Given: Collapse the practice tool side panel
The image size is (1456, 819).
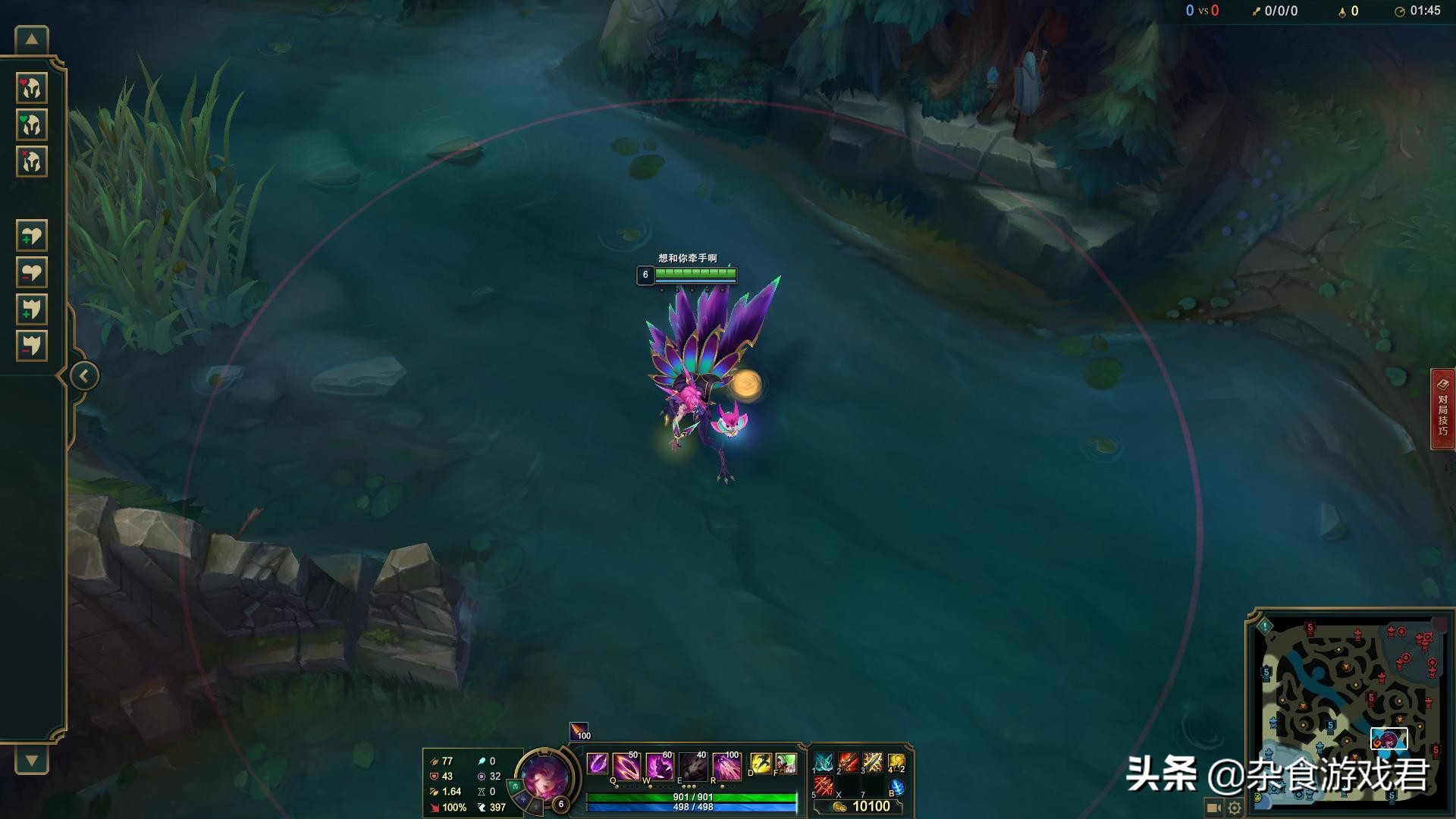Looking at the screenshot, I should click(83, 376).
